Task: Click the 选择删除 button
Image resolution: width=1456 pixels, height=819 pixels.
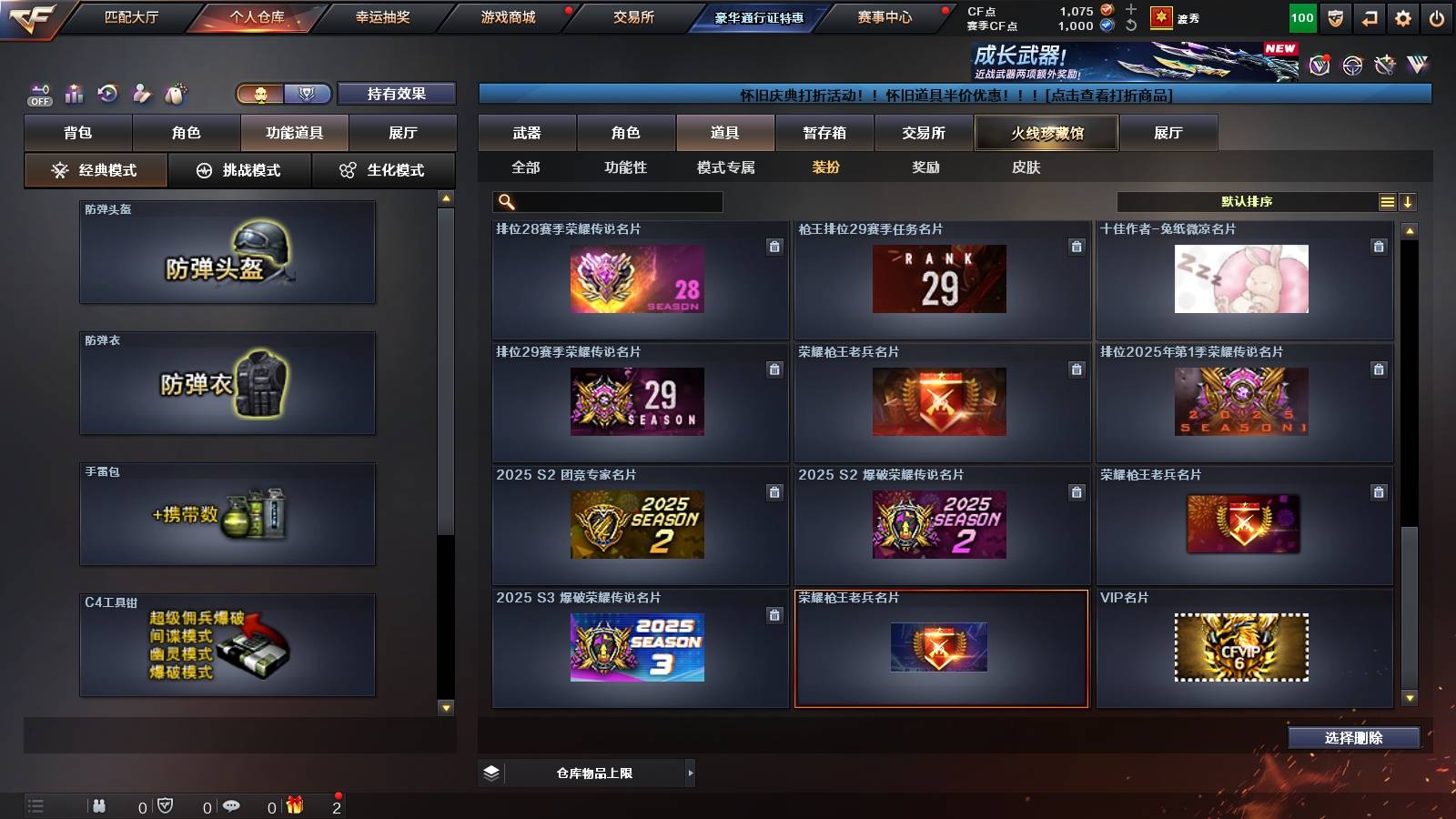Action: click(1354, 738)
